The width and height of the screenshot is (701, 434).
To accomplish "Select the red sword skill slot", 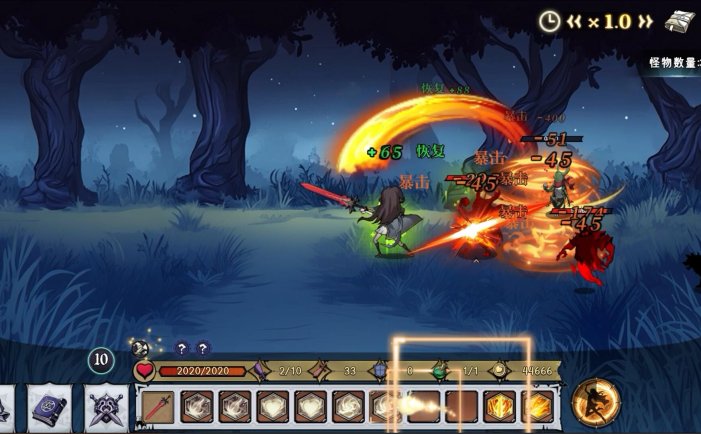I will point(158,407).
